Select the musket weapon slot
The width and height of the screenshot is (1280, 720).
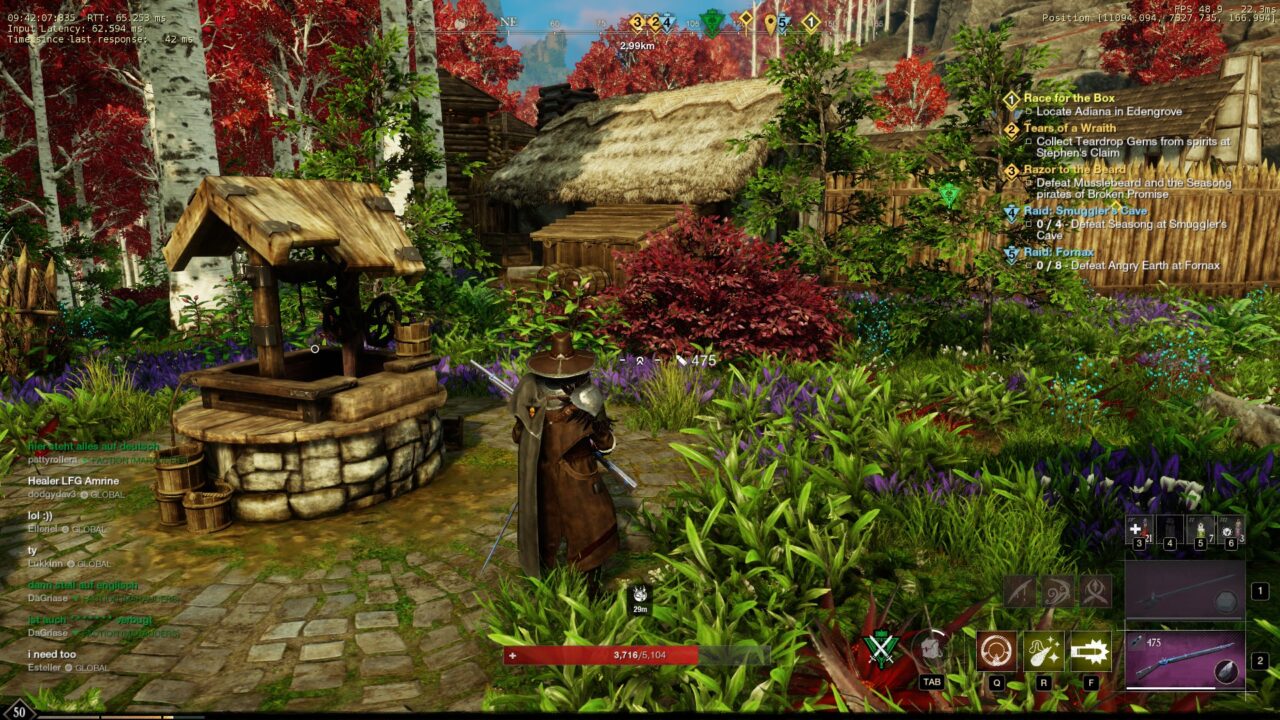click(1185, 659)
